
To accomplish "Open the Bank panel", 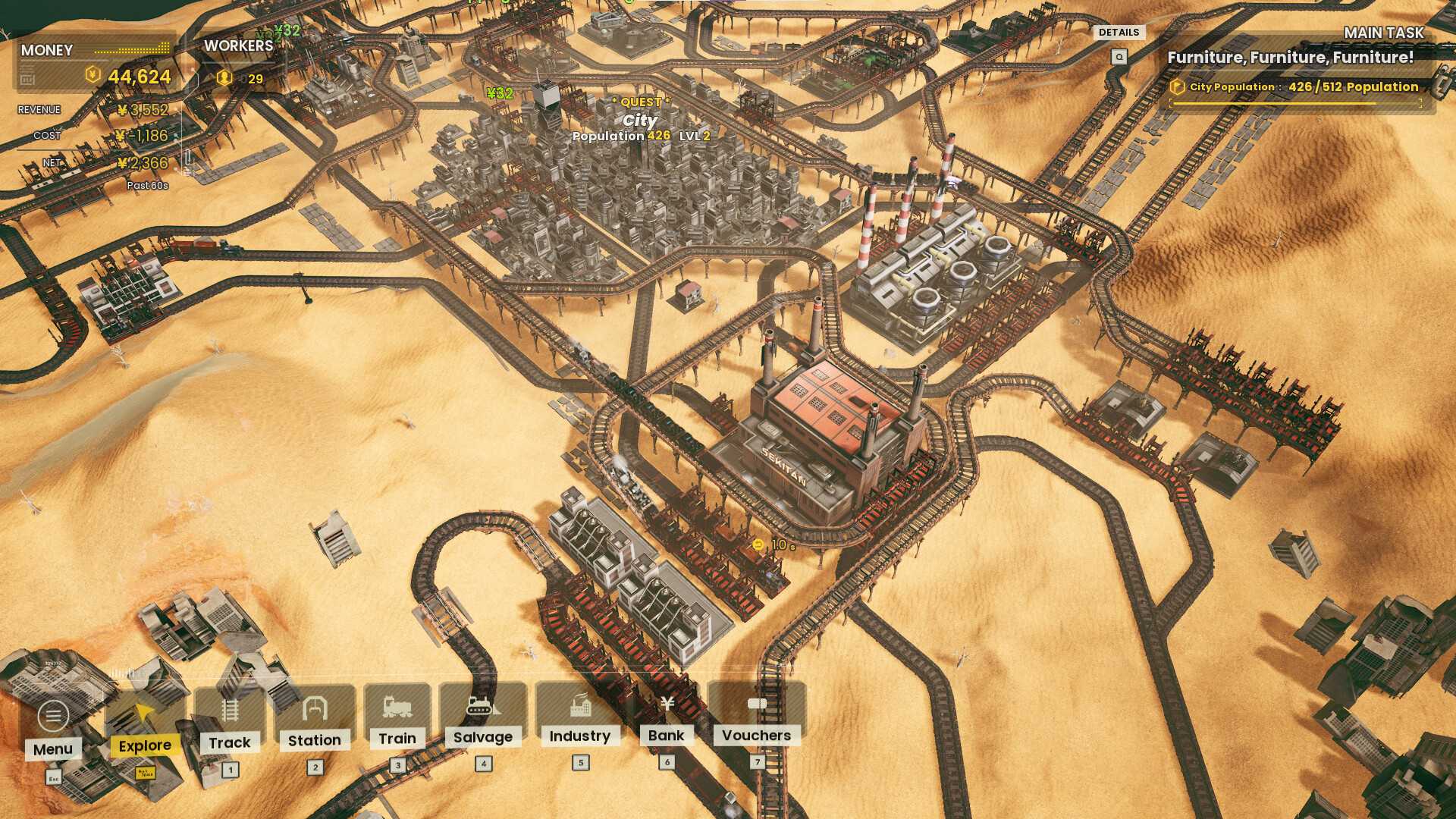I will tap(667, 714).
